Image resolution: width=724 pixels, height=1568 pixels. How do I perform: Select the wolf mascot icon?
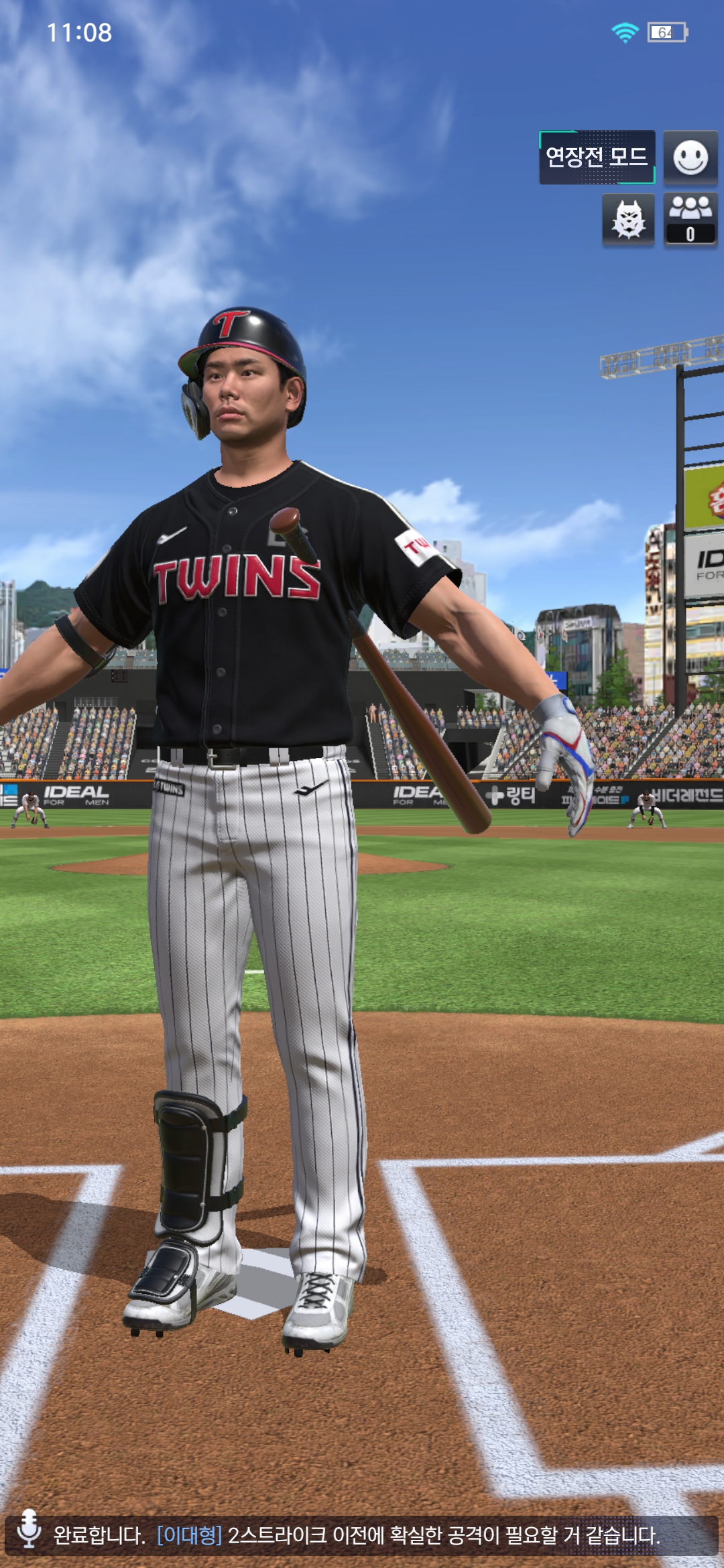tap(628, 220)
